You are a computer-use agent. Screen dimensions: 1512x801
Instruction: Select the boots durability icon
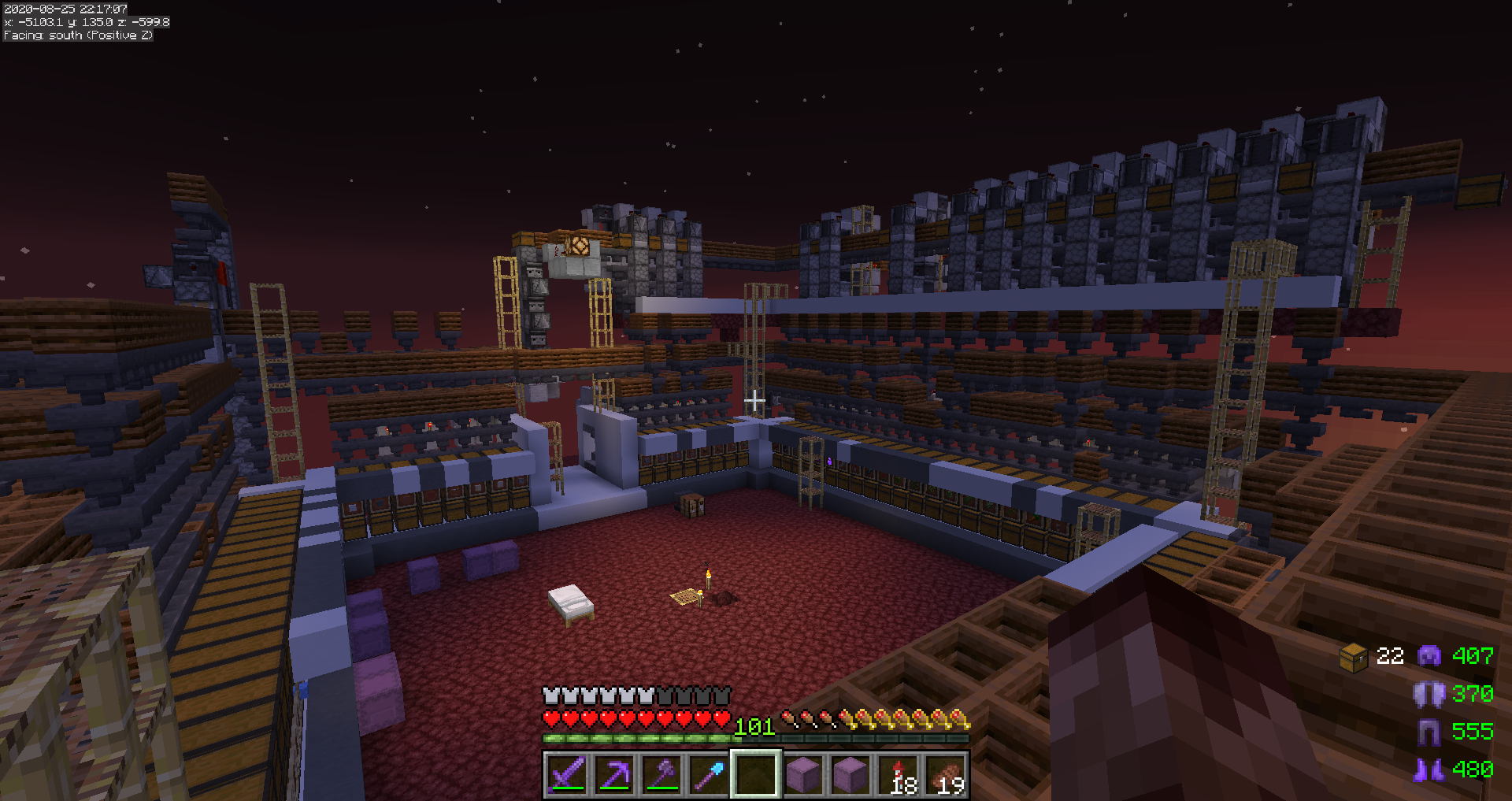[x=1429, y=769]
